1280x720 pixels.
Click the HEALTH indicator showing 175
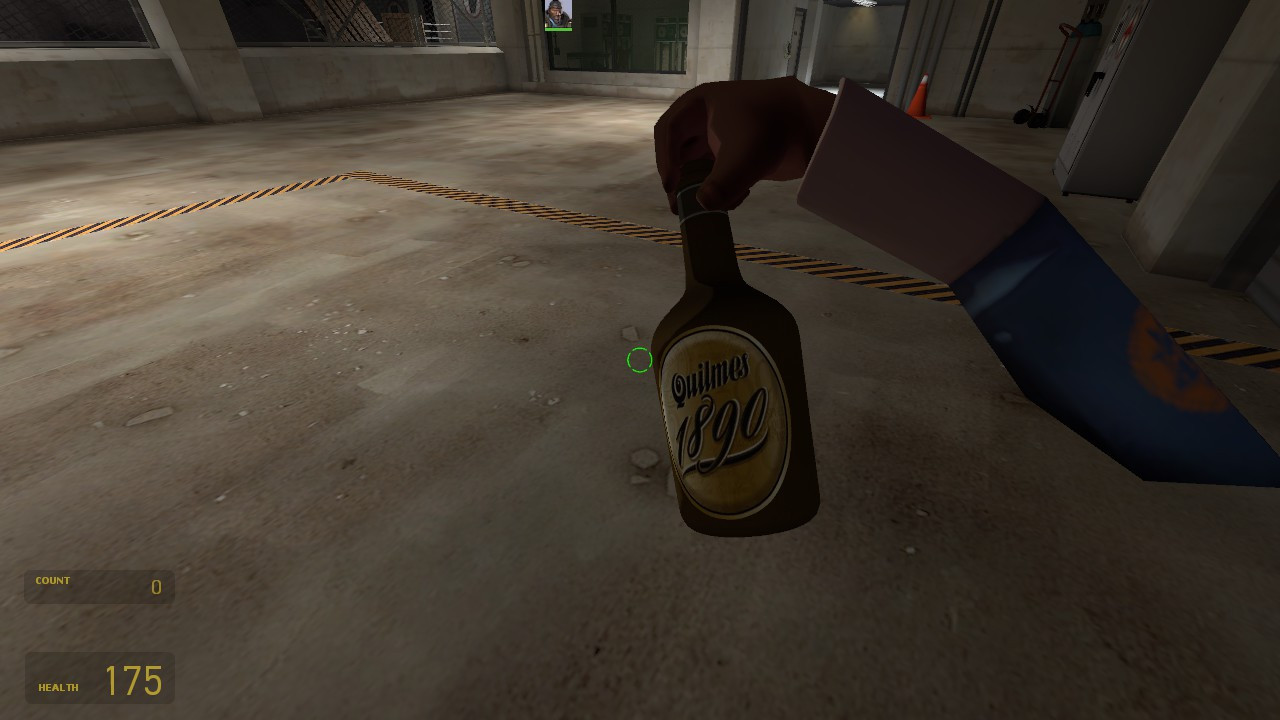[99, 678]
